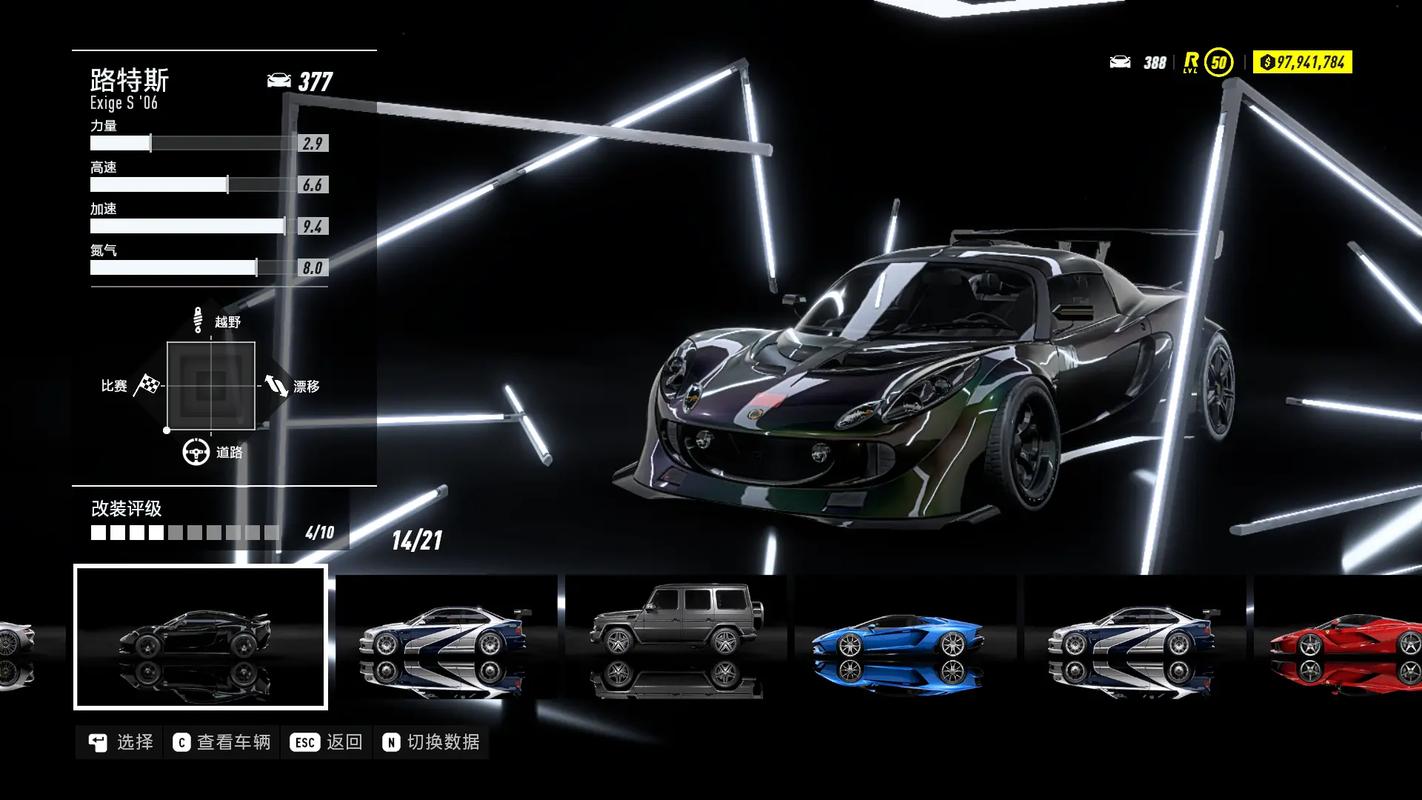Select the blue Lamborghini thumbnail

coord(900,640)
